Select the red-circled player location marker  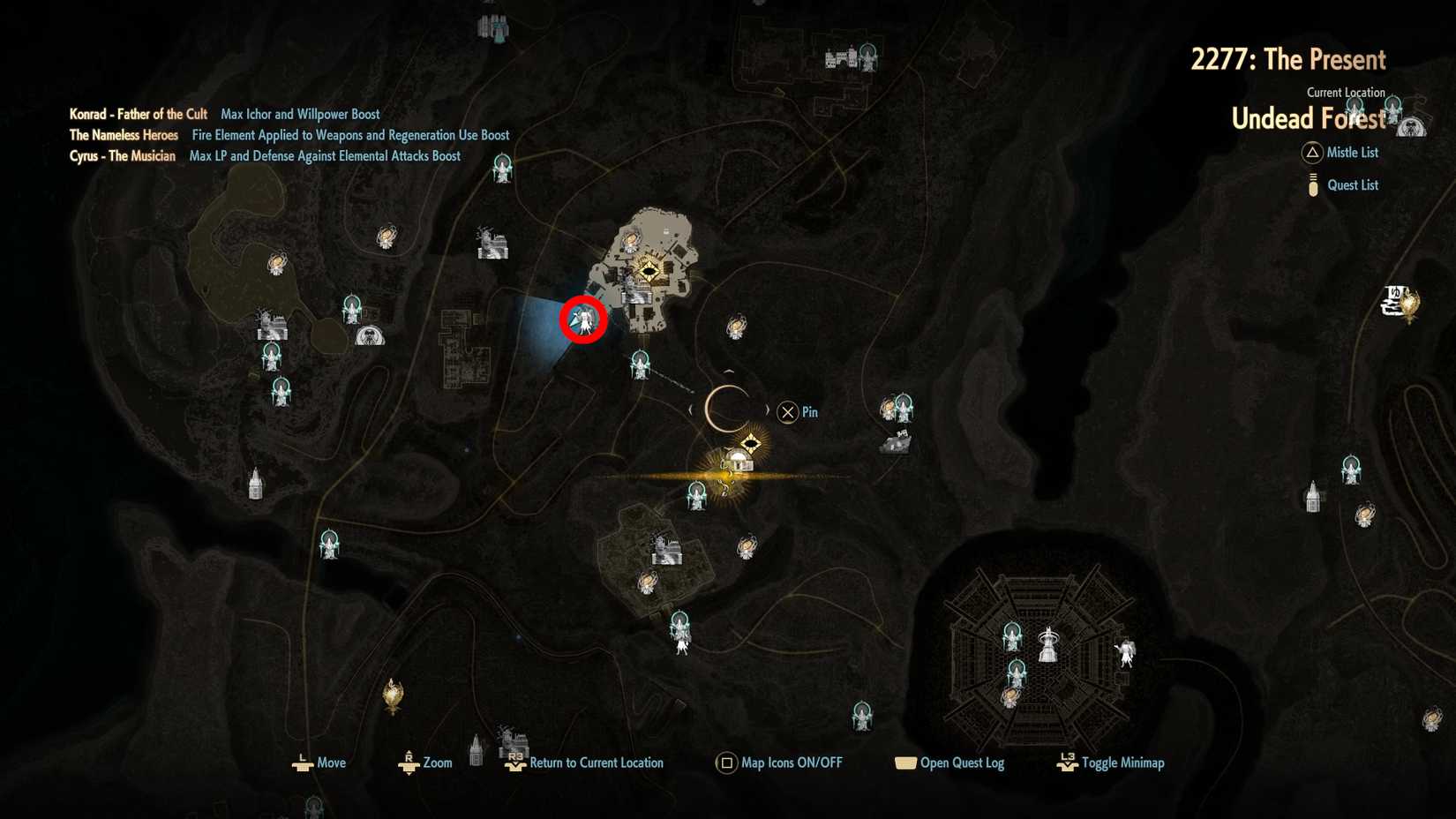coord(583,320)
